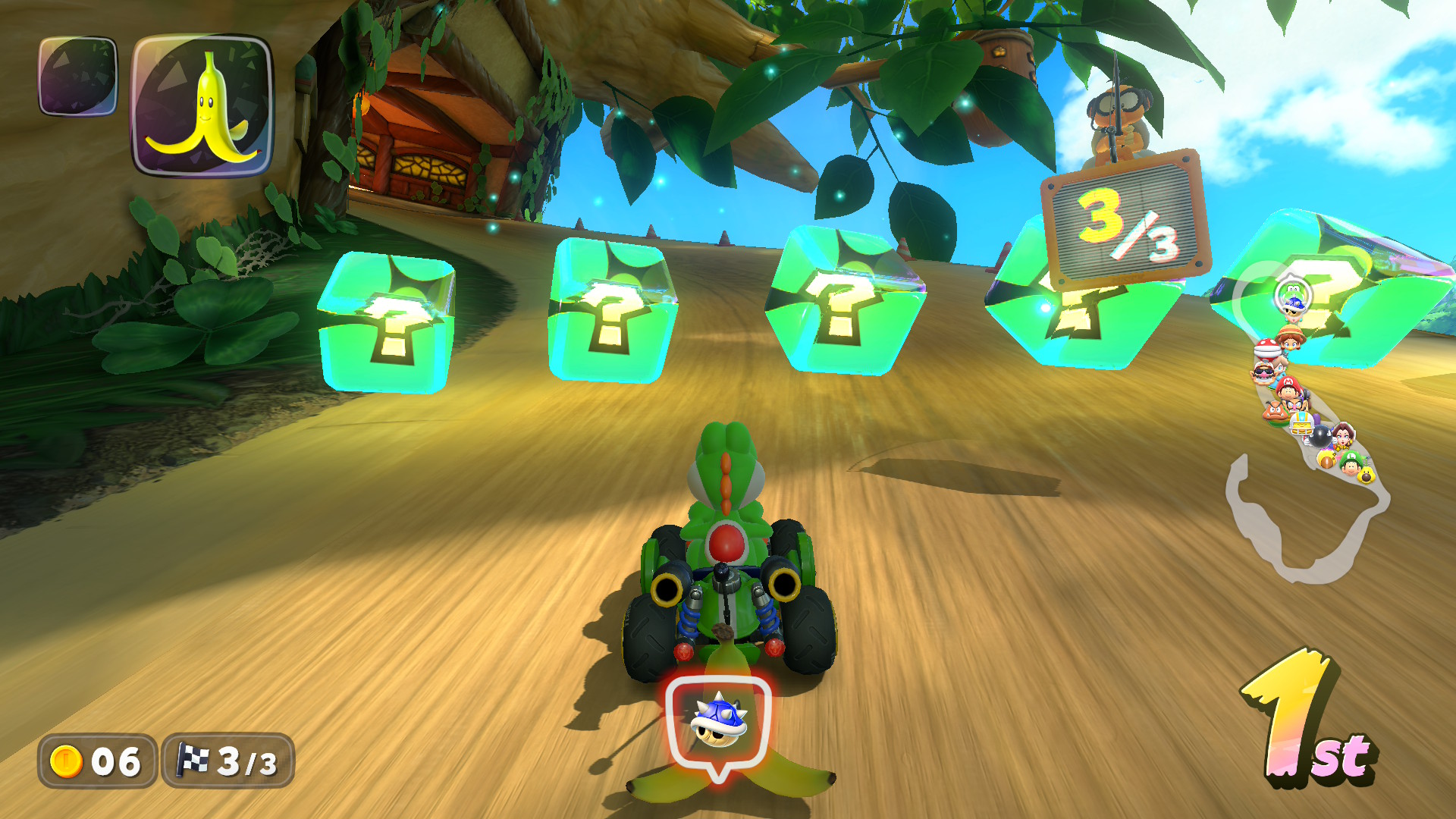Click the empty secondary item slot
This screenshot has width=1456, height=819.
point(78,76)
